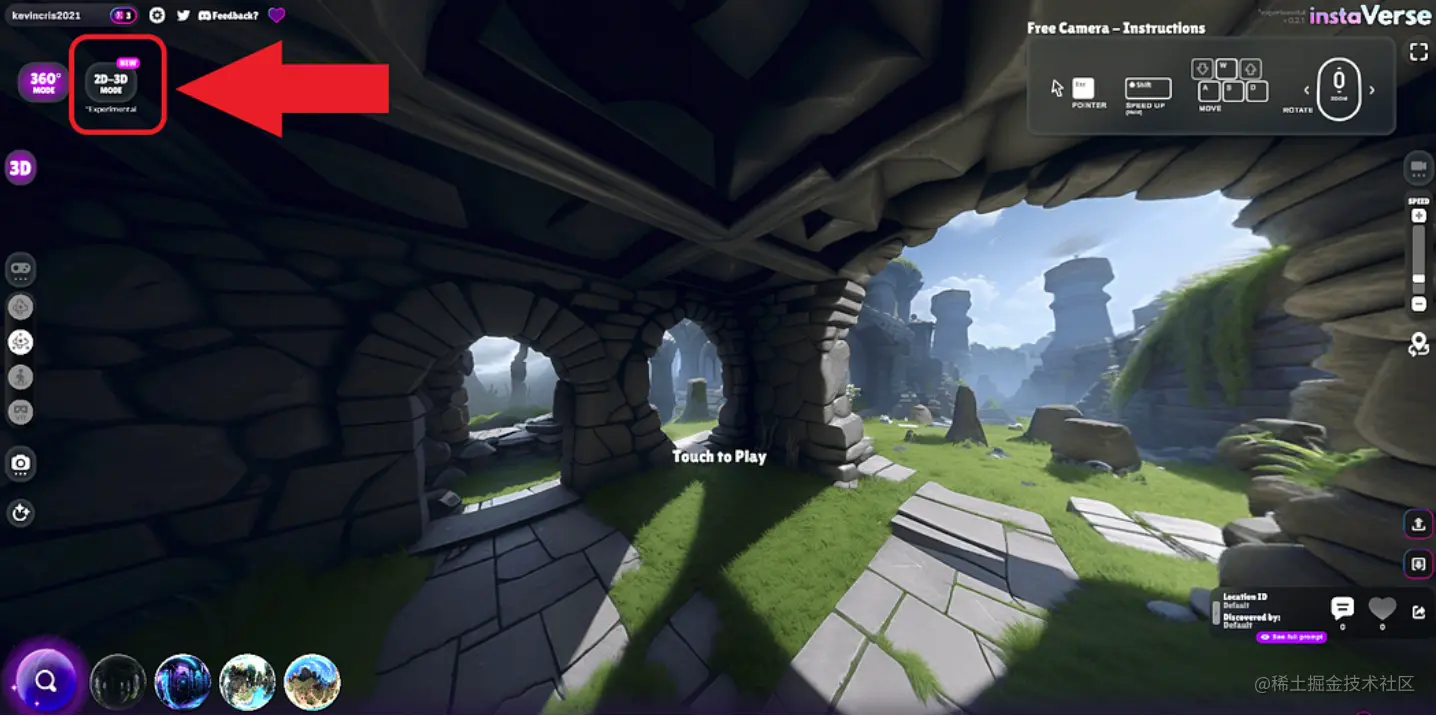
Task: Enter fullscreen with the corner-brackets icon
Action: point(1418,52)
